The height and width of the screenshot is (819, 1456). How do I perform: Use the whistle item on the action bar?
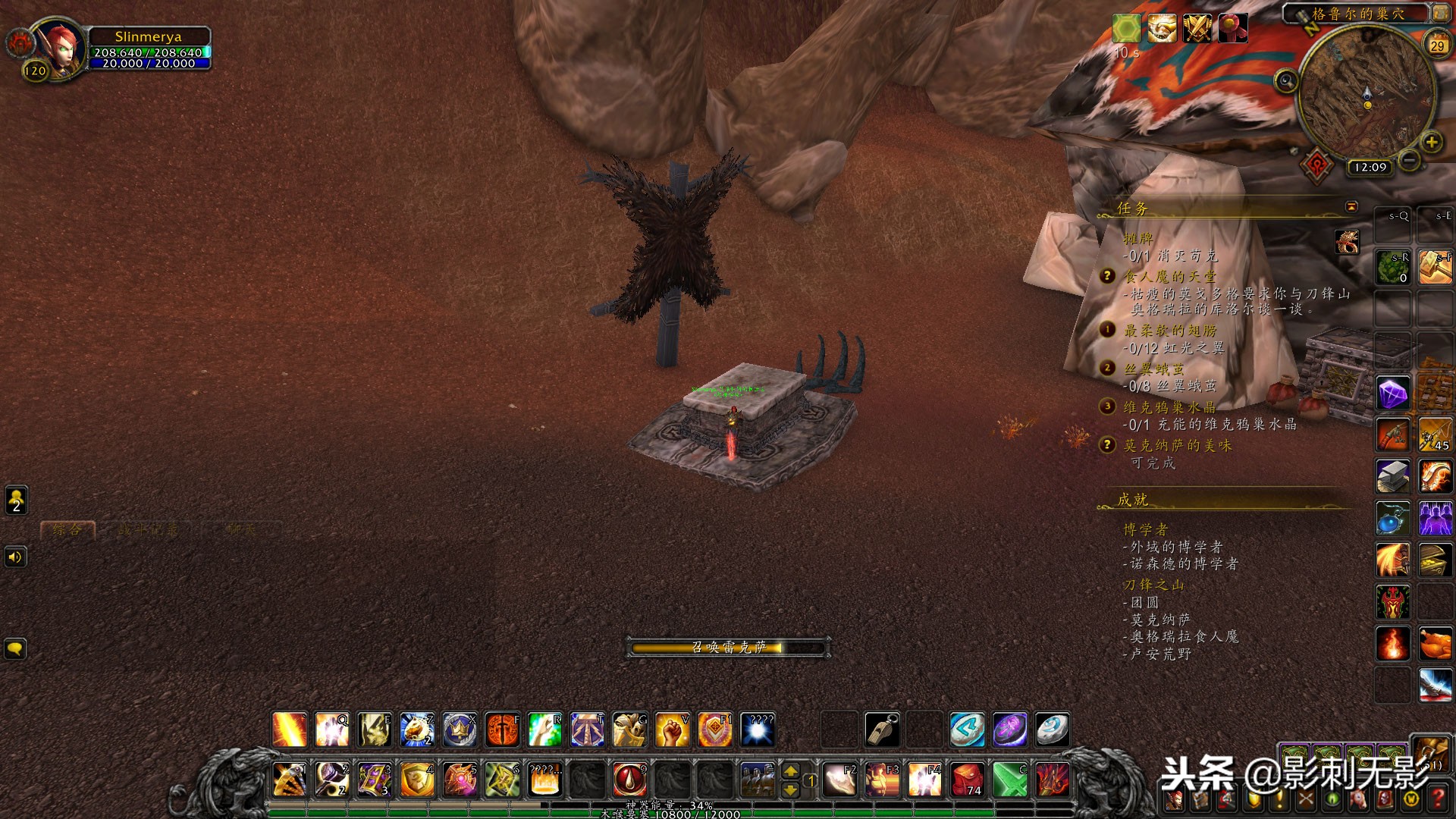click(882, 730)
